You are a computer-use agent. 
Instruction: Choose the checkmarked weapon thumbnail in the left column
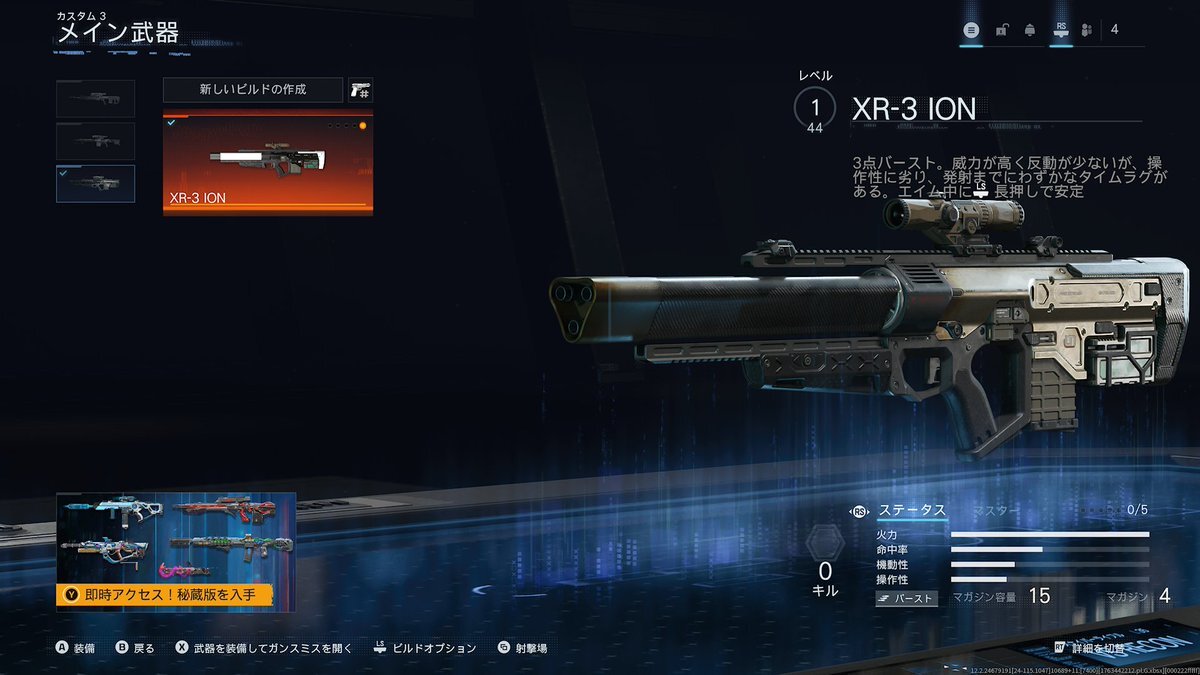[96, 184]
